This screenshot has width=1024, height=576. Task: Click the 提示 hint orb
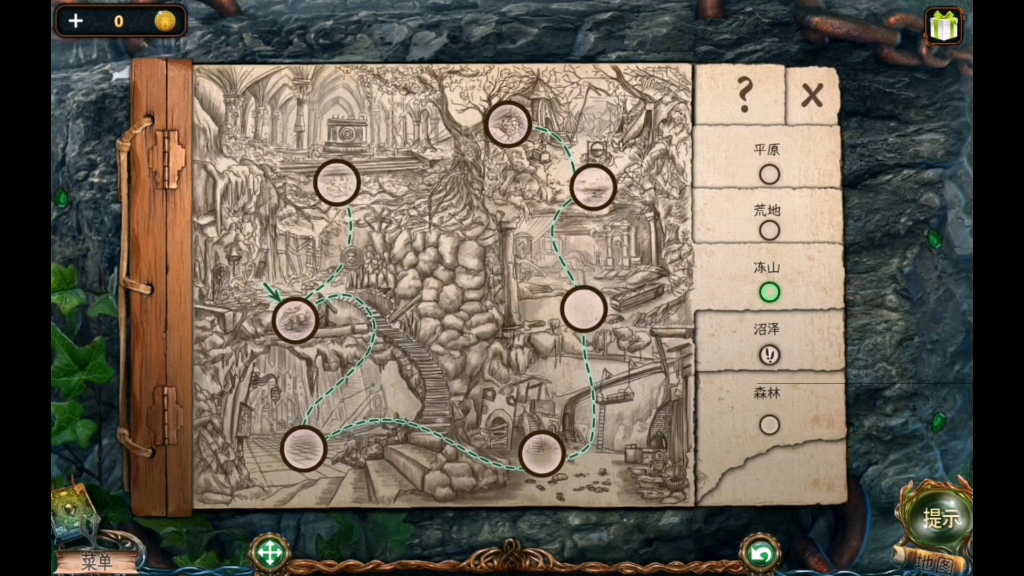coord(941,518)
